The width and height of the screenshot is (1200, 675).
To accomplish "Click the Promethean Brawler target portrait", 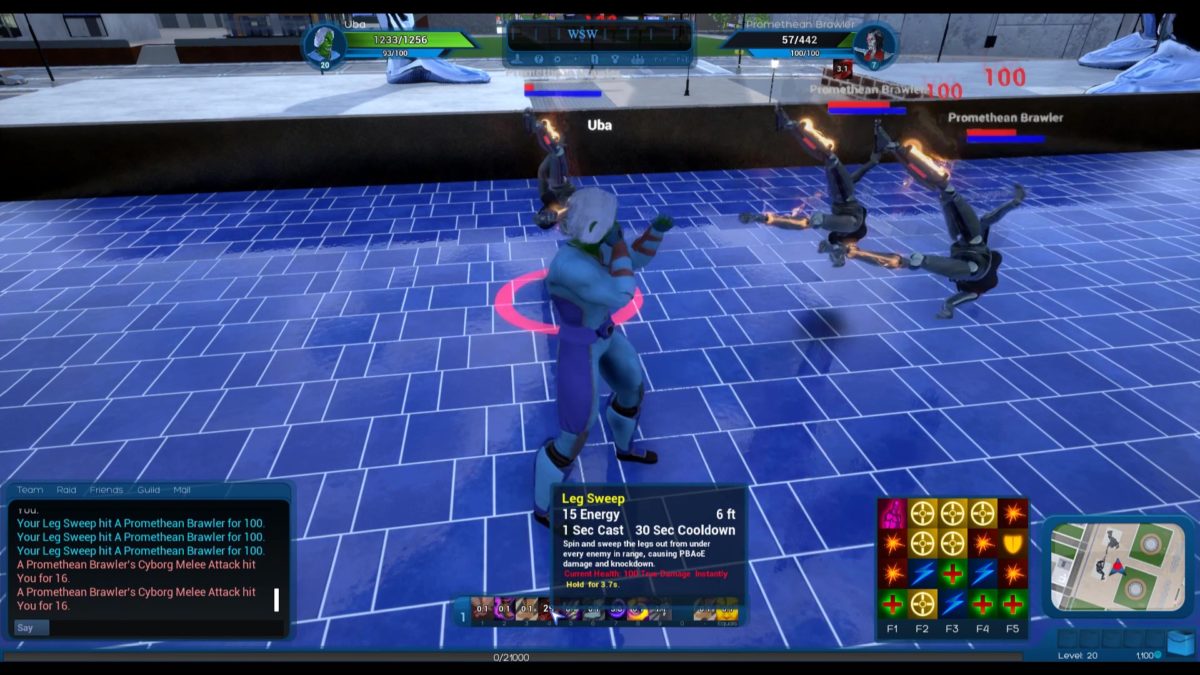I will click(x=874, y=43).
